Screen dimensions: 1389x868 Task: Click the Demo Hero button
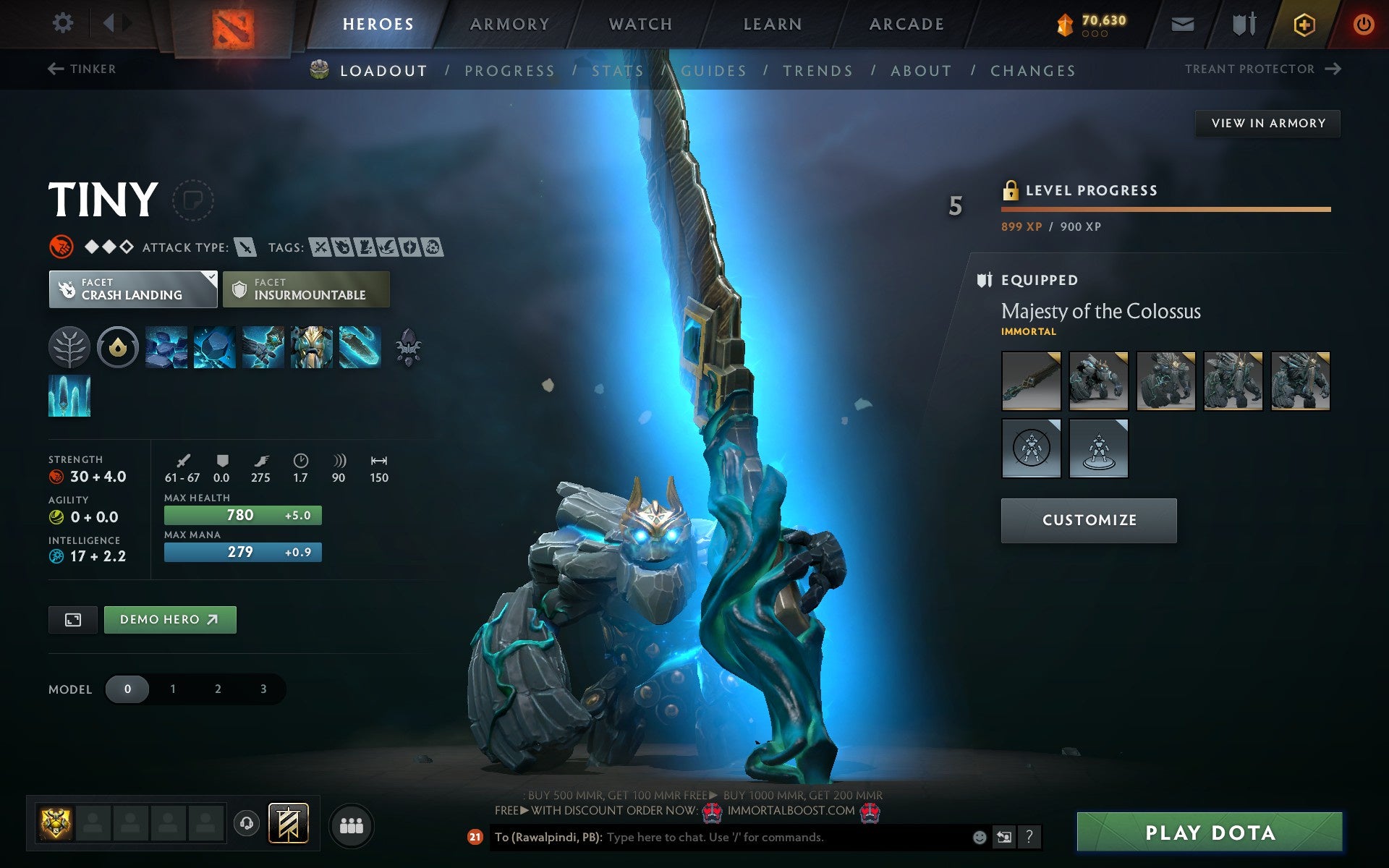(x=170, y=619)
